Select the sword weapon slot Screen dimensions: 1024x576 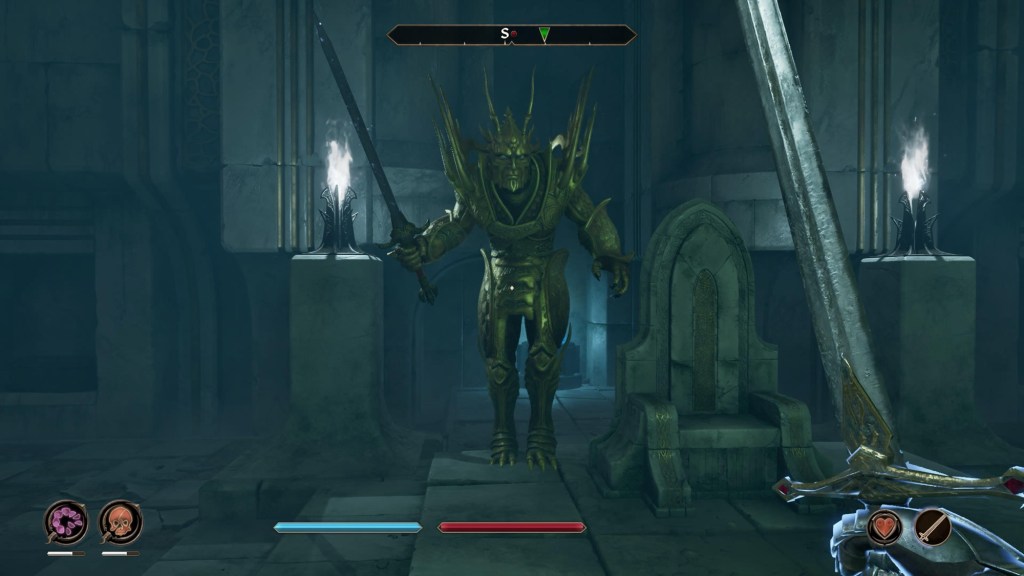coord(934,526)
